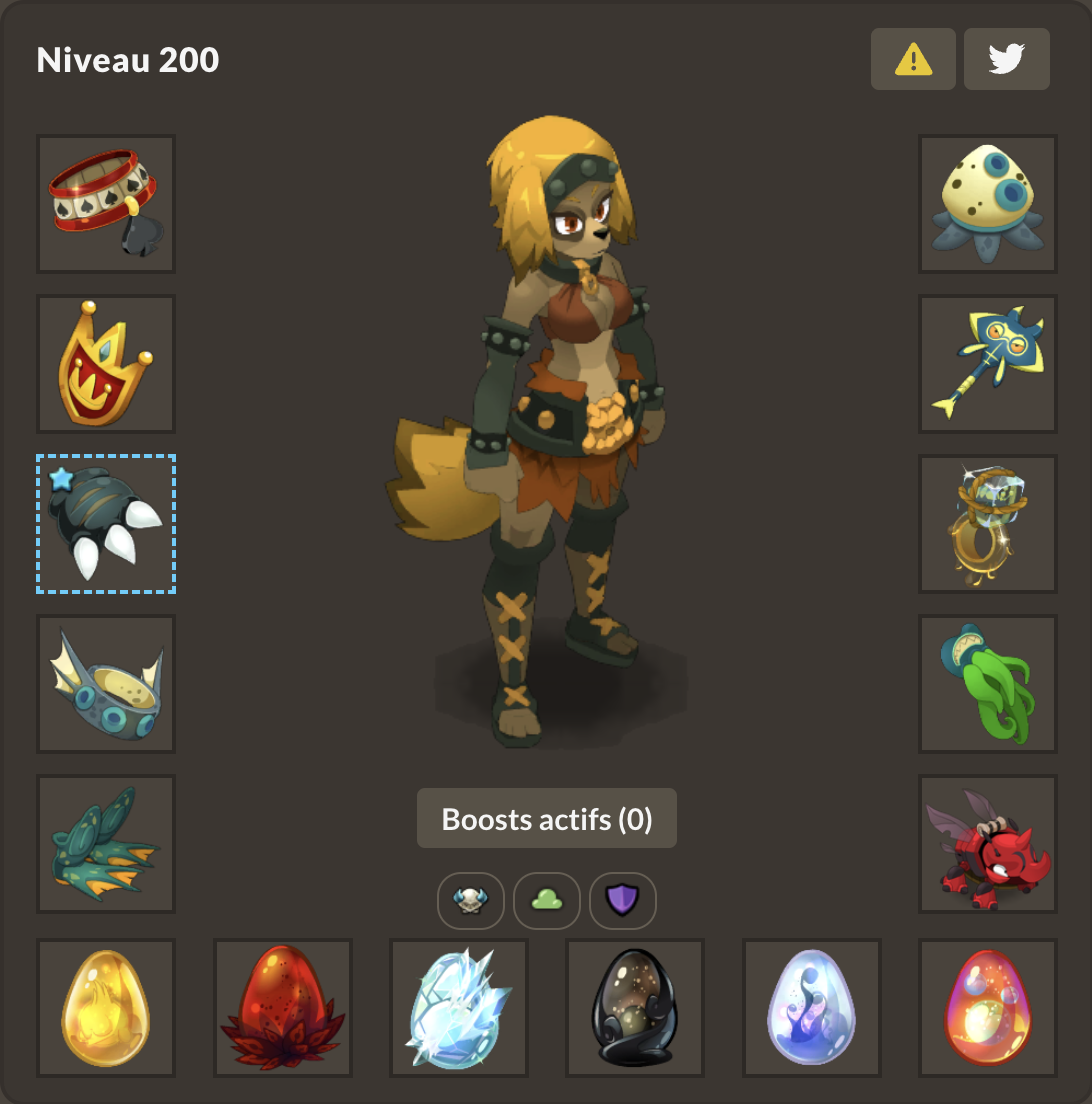Click the yellow warning triangle button
The width and height of the screenshot is (1092, 1104).
[x=913, y=60]
